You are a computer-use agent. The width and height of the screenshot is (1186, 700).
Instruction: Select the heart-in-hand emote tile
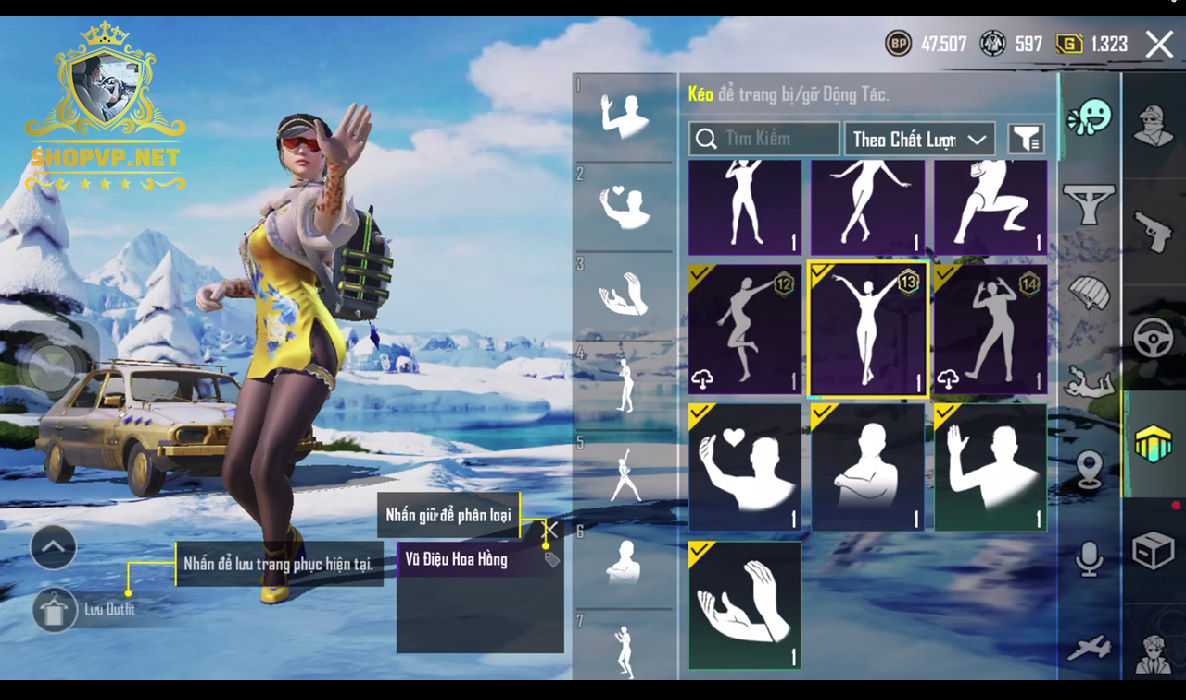pos(744,467)
